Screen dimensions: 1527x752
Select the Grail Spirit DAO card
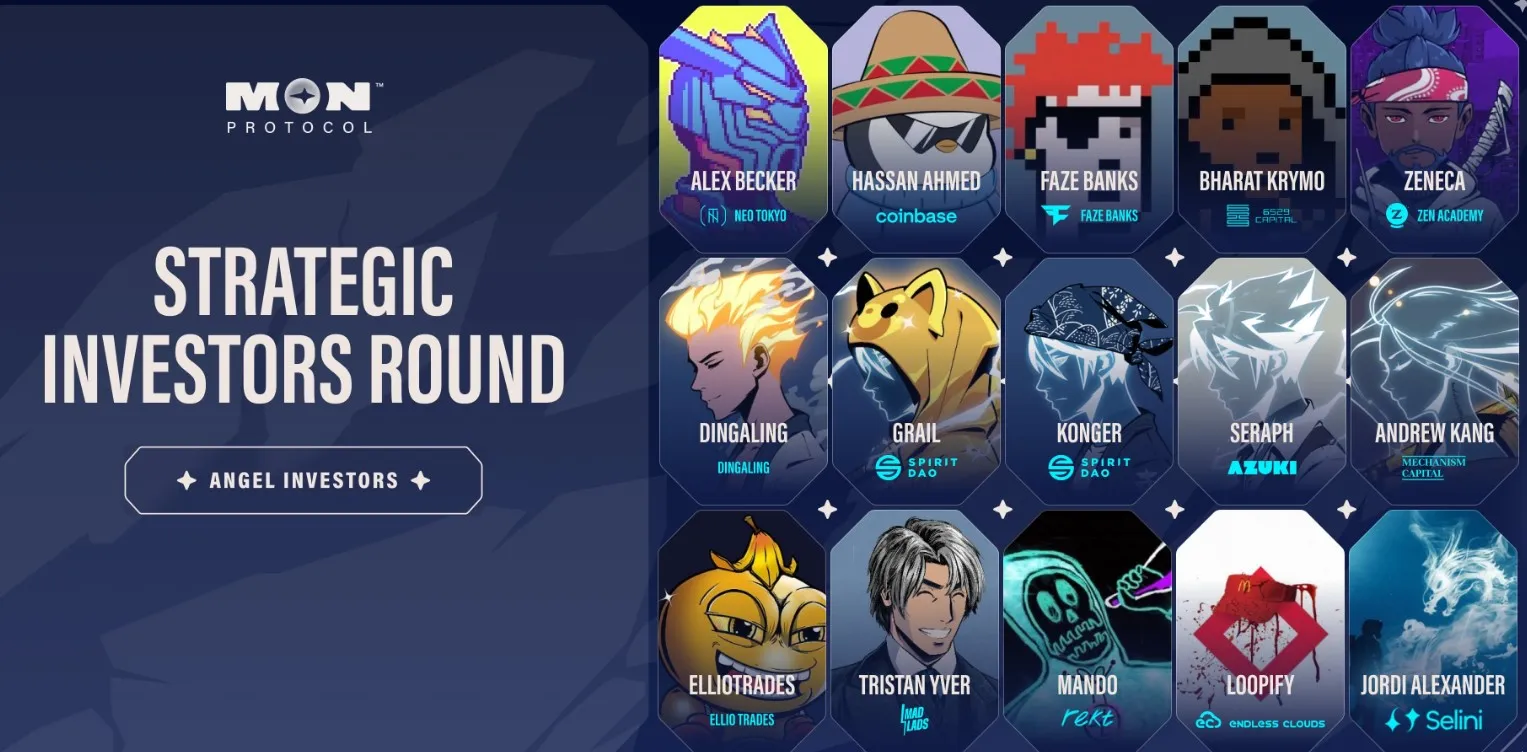point(916,380)
